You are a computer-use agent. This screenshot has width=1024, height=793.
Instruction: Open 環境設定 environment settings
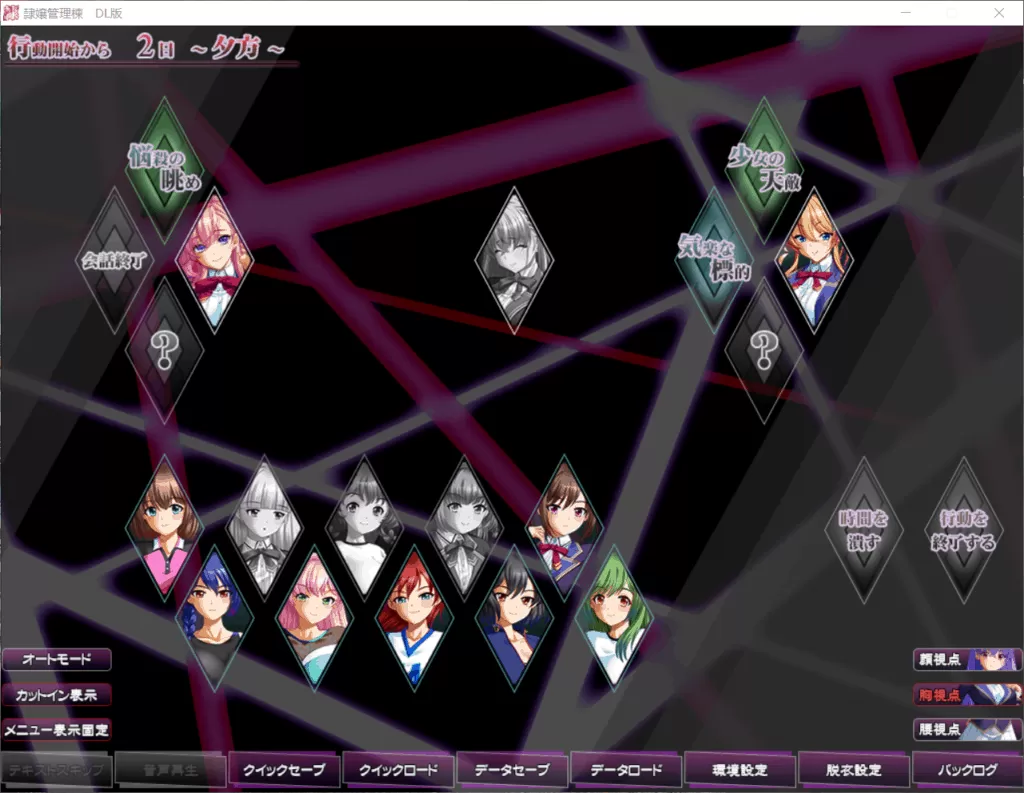(x=740, y=770)
